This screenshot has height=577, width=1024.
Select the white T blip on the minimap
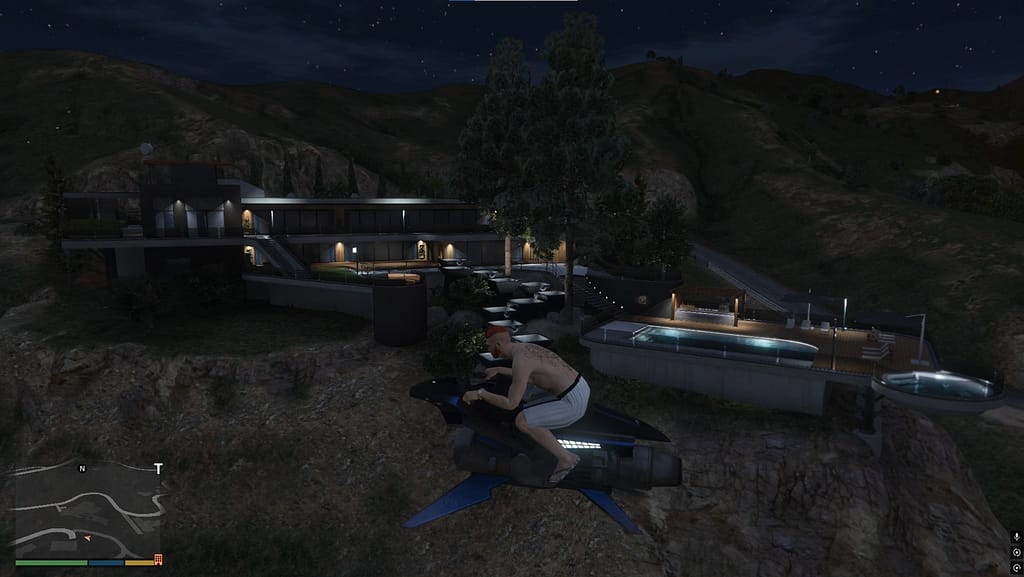[158, 468]
